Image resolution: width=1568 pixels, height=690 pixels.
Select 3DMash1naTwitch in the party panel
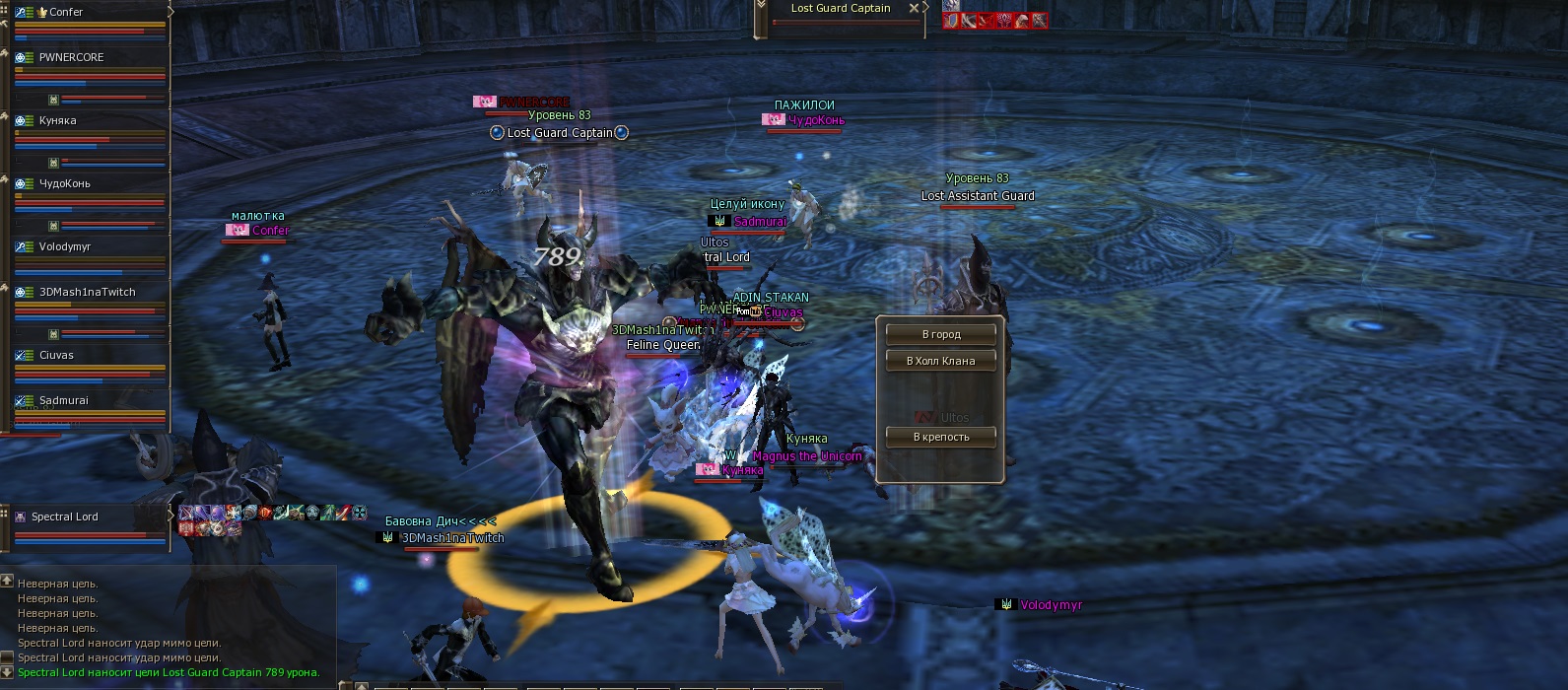tap(87, 292)
